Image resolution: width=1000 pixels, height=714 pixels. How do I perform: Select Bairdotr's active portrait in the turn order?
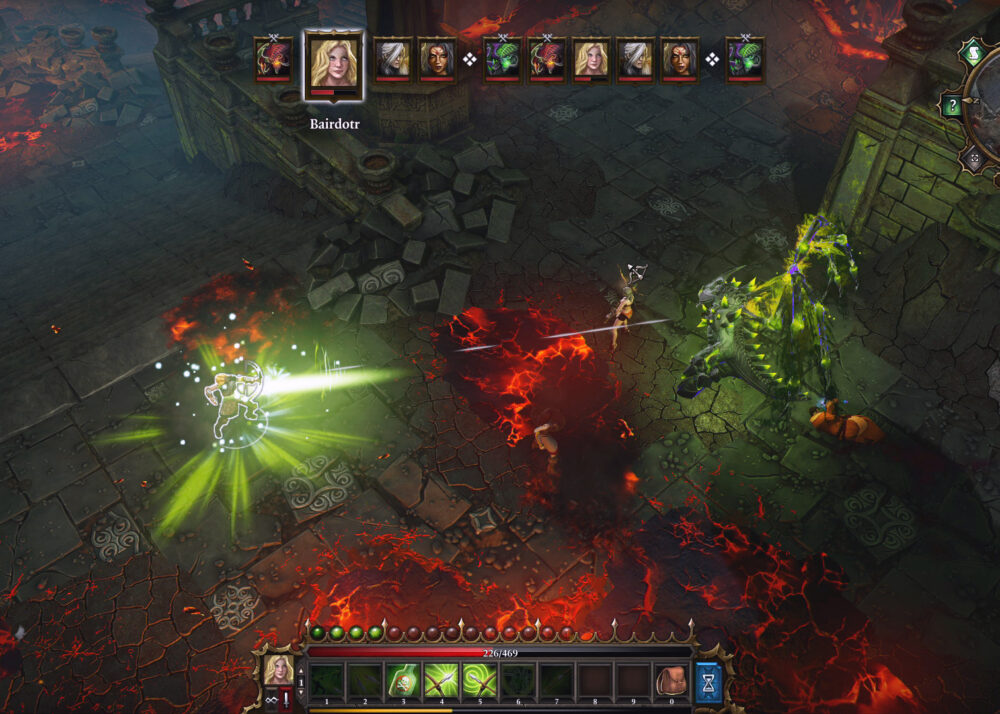333,65
